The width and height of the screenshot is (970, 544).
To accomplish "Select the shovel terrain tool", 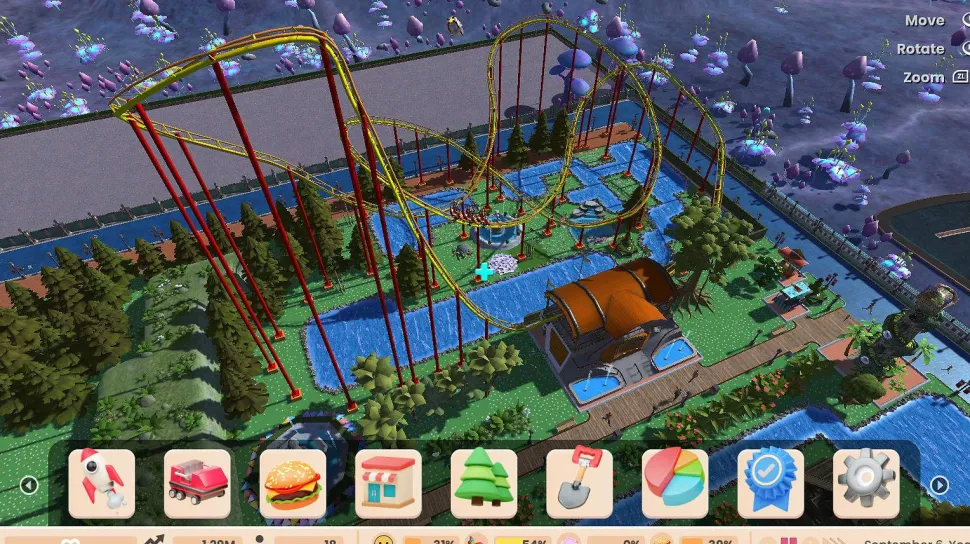I will click(580, 483).
